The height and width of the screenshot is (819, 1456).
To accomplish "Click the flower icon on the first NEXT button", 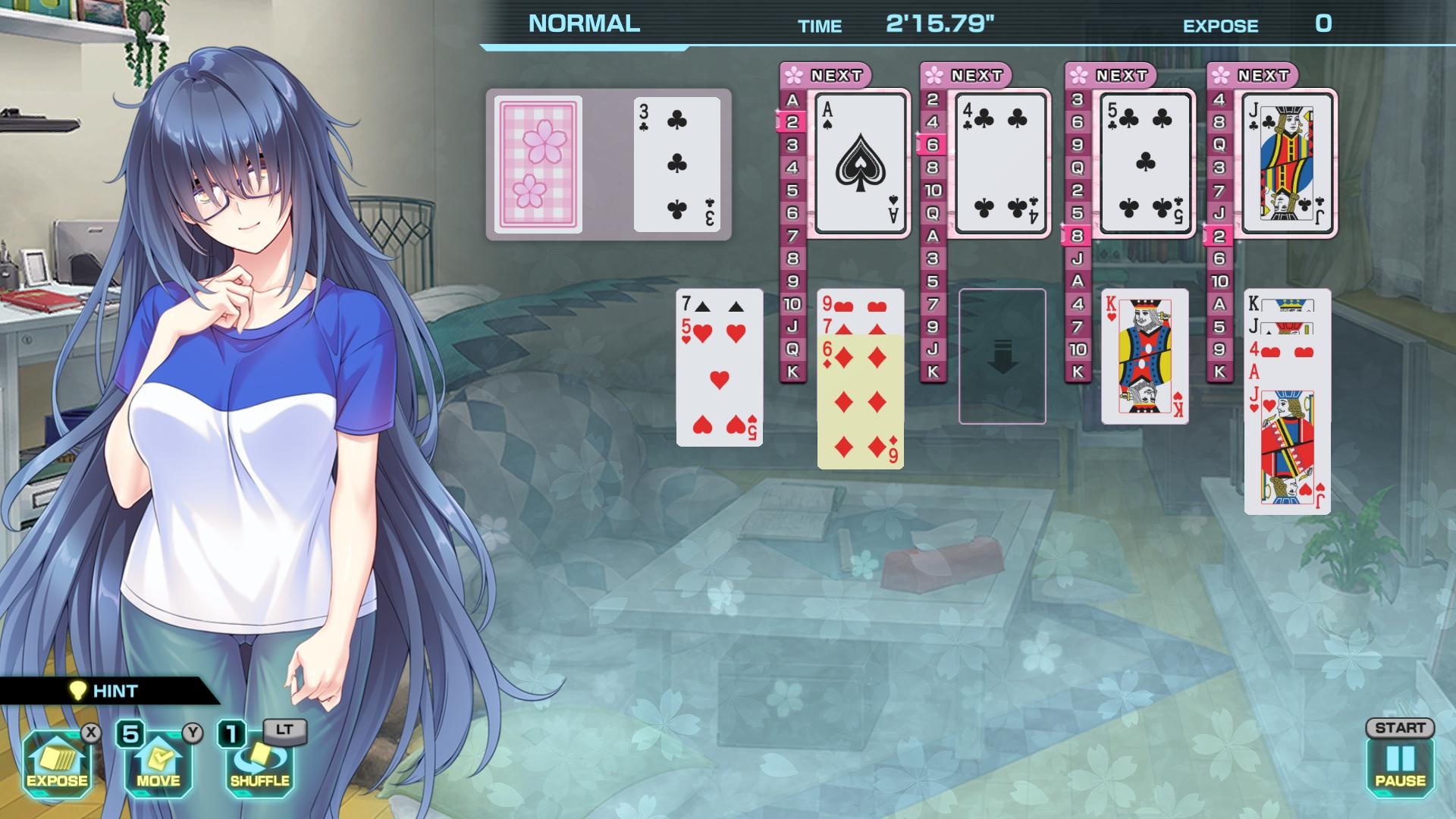I will click(794, 74).
